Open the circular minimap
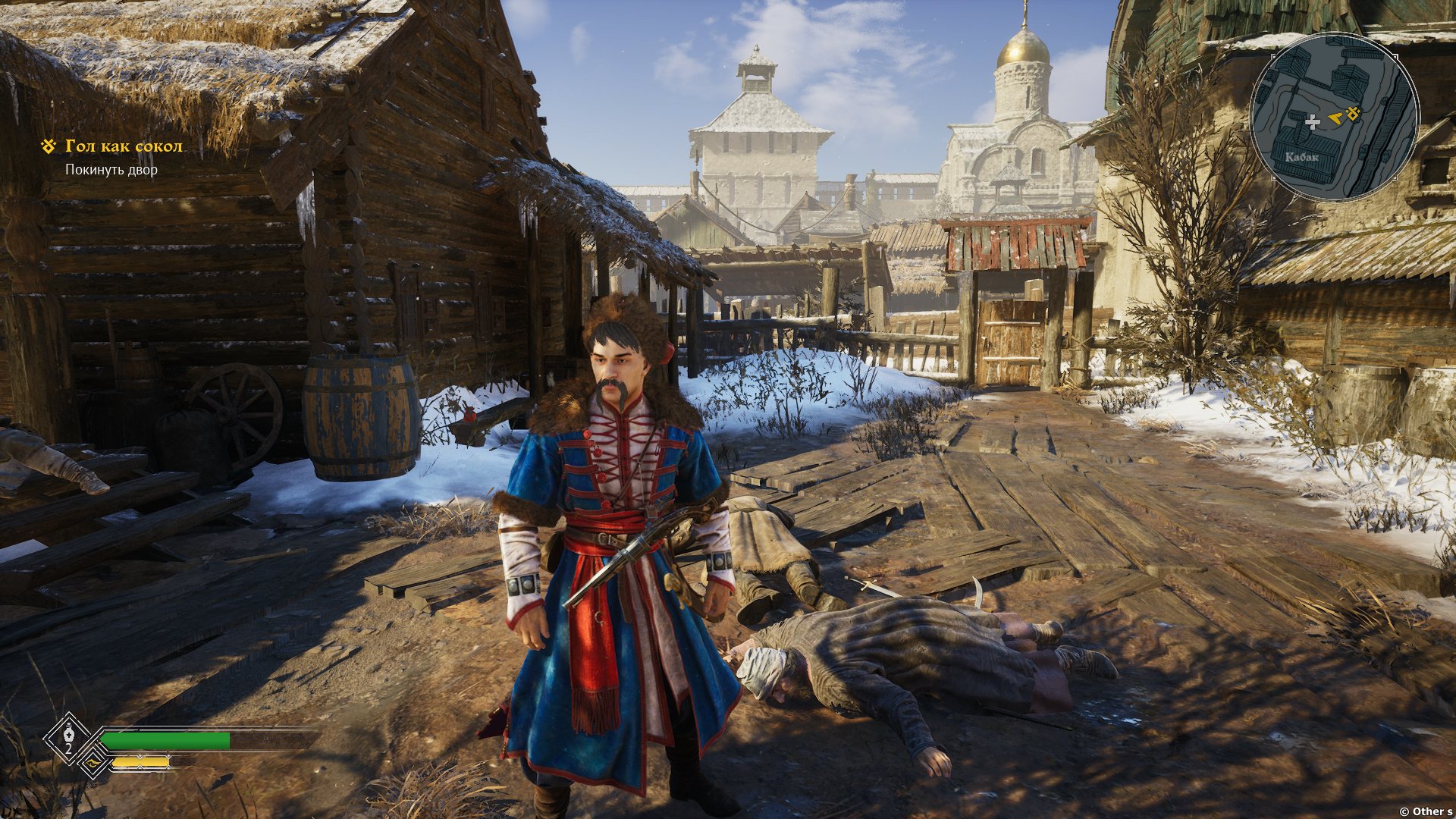This screenshot has width=1456, height=819. click(1334, 118)
